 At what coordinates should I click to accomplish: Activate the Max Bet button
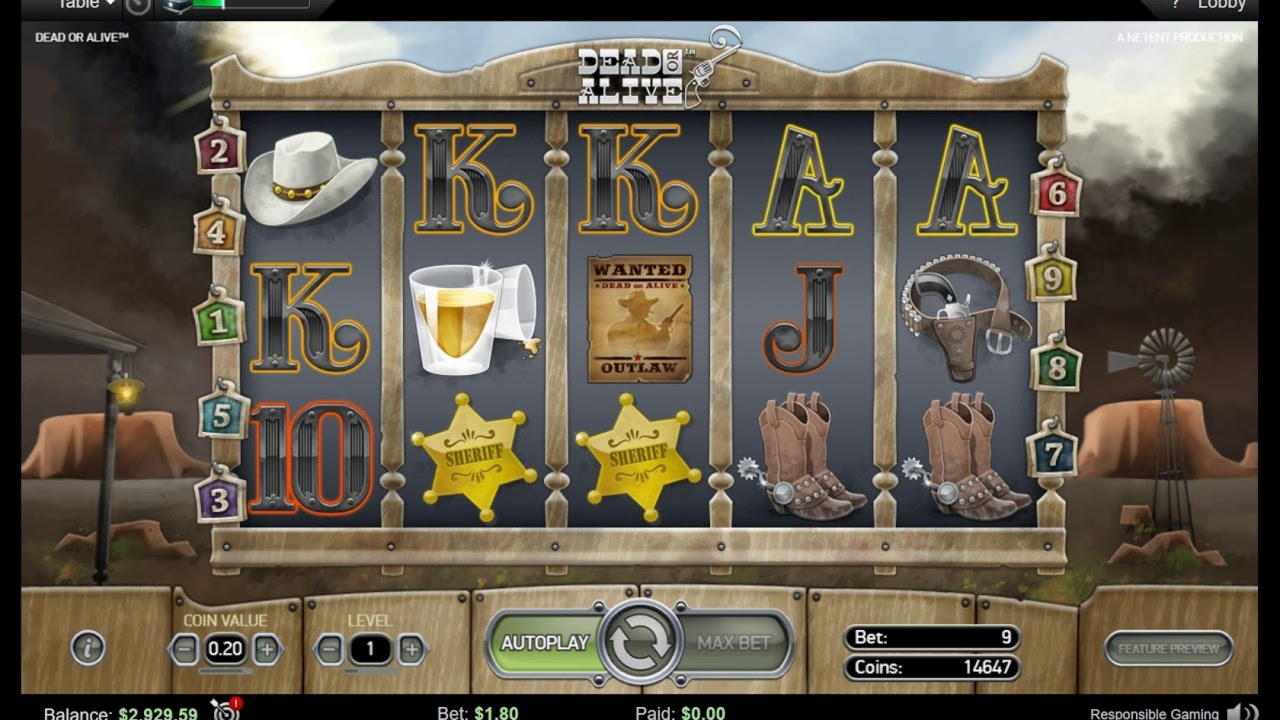point(734,643)
